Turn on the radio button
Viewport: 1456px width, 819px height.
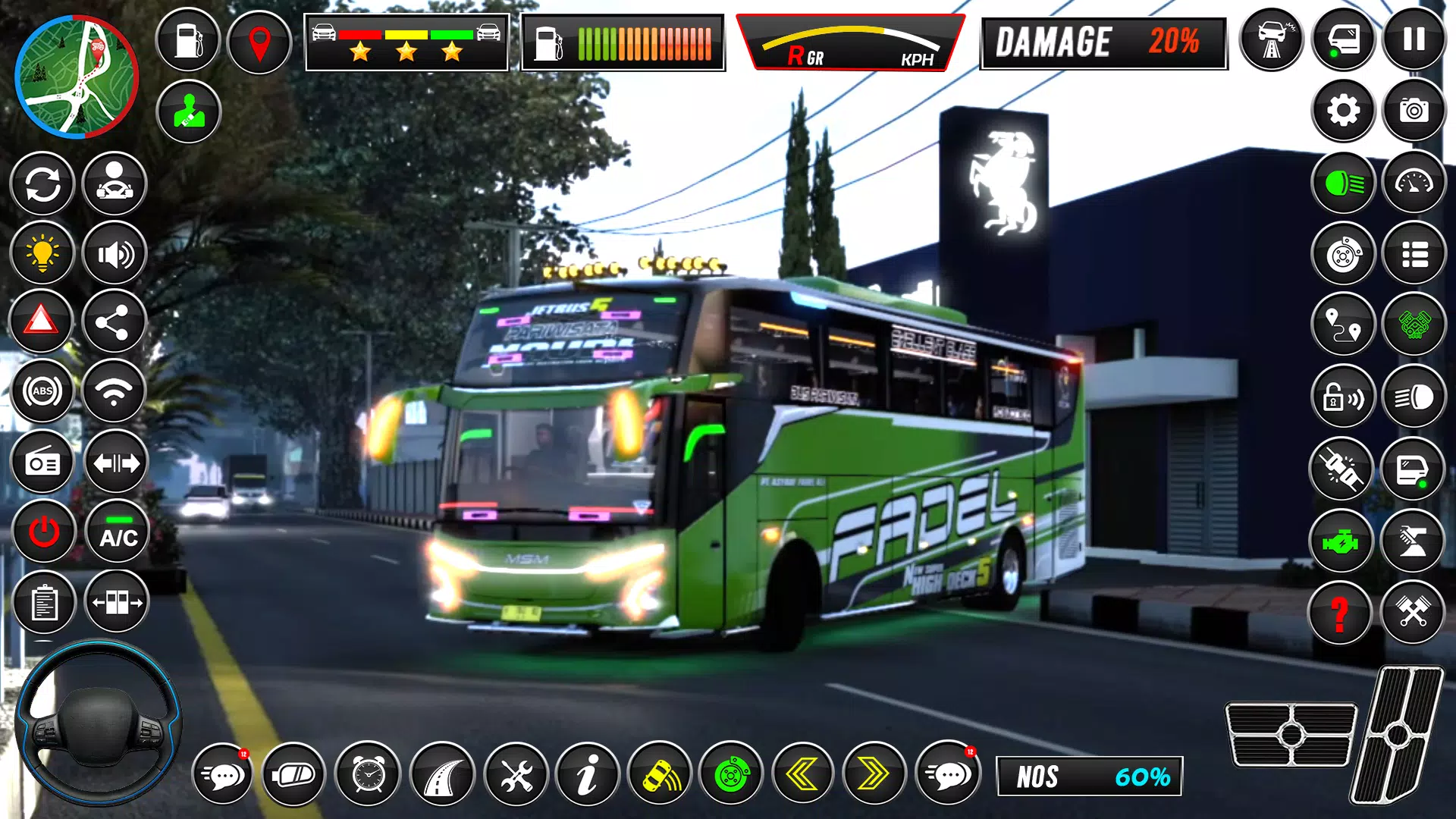42,463
